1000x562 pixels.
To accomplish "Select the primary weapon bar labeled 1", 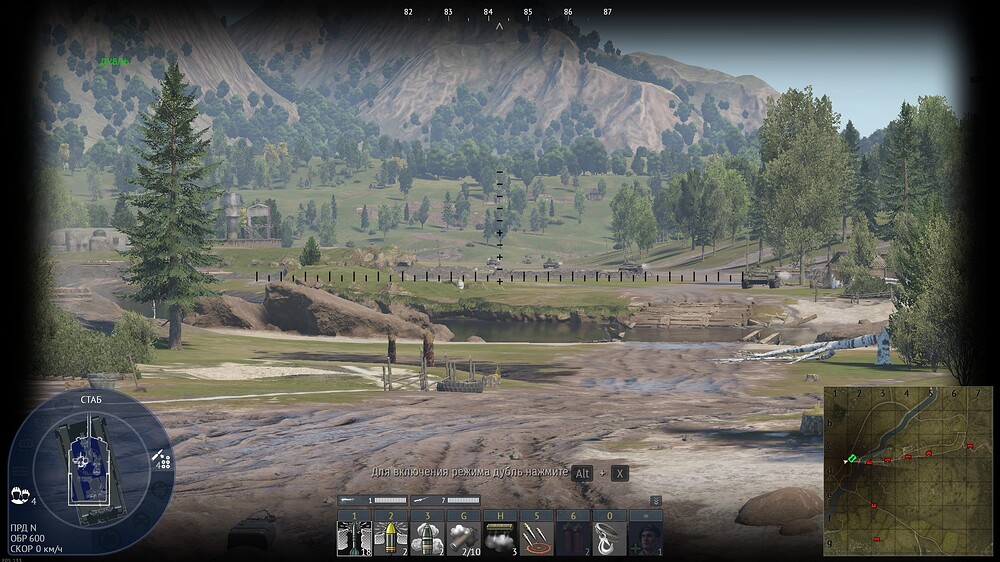I will pos(374,500).
